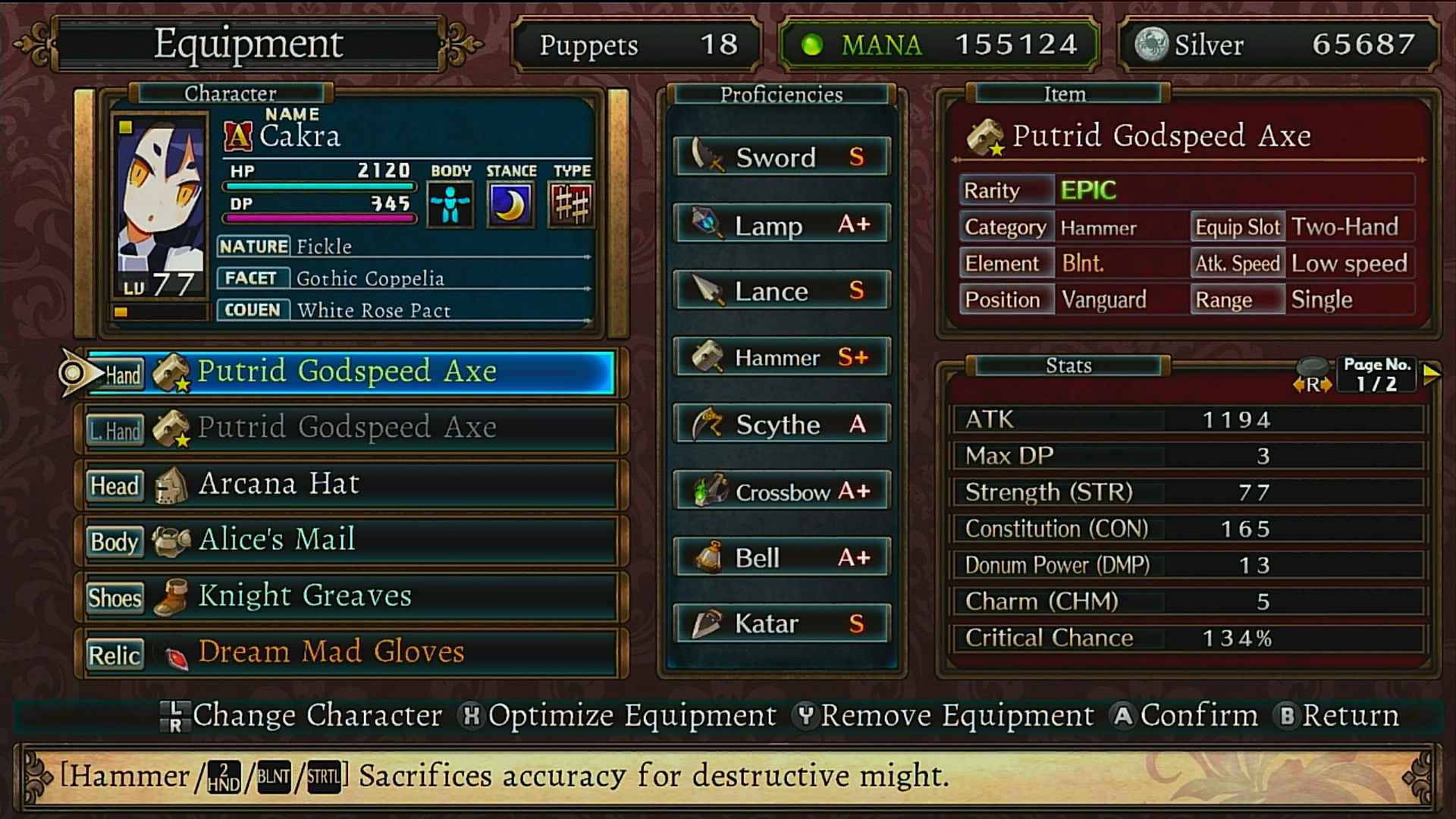Select the Katar proficiency row
Viewport: 1456px width, 819px height.
[781, 624]
